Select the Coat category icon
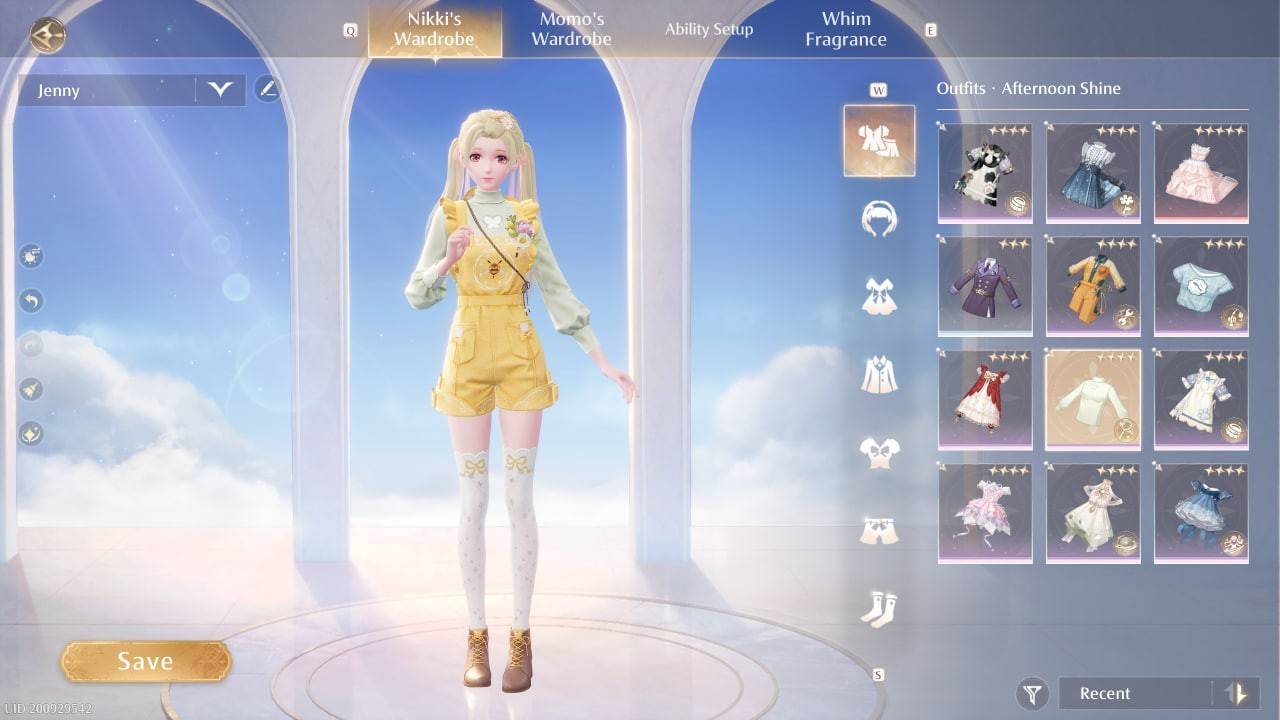Image resolution: width=1280 pixels, height=720 pixels. 878,373
